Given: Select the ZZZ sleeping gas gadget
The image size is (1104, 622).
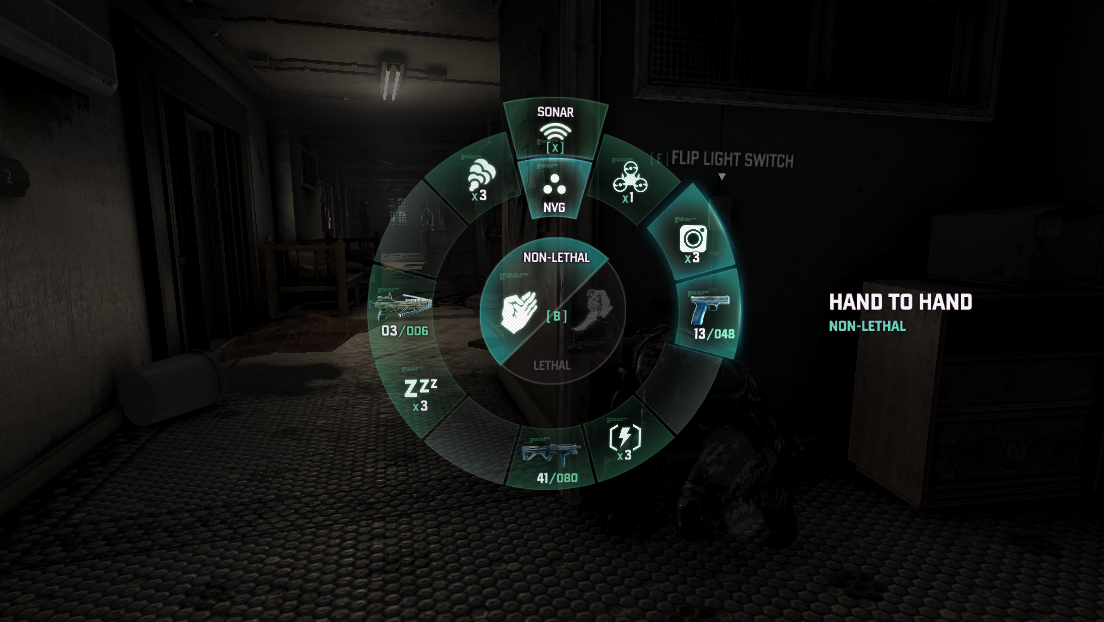Looking at the screenshot, I should coord(419,393).
